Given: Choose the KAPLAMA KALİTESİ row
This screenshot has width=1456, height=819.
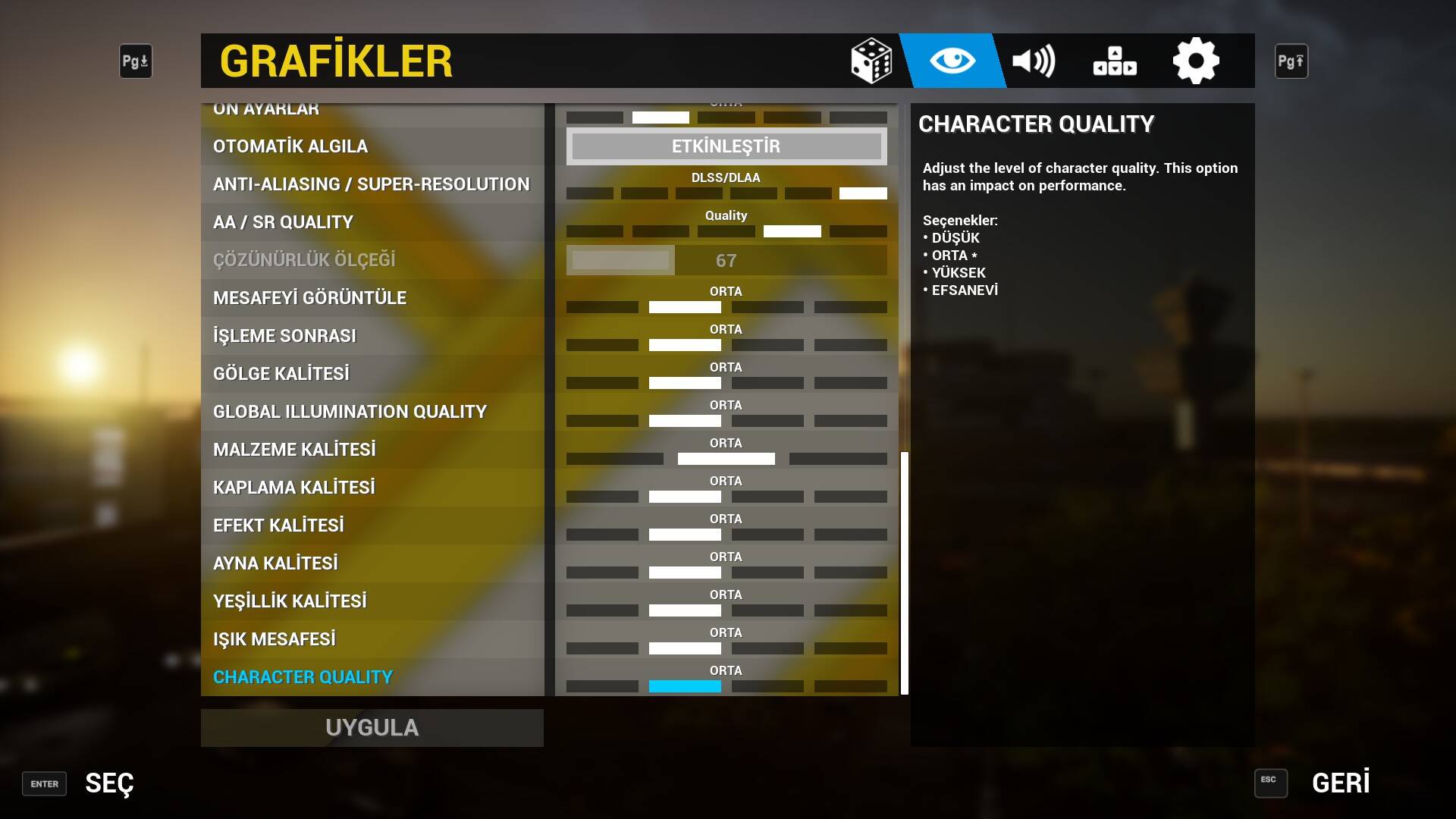Looking at the screenshot, I should click(294, 488).
